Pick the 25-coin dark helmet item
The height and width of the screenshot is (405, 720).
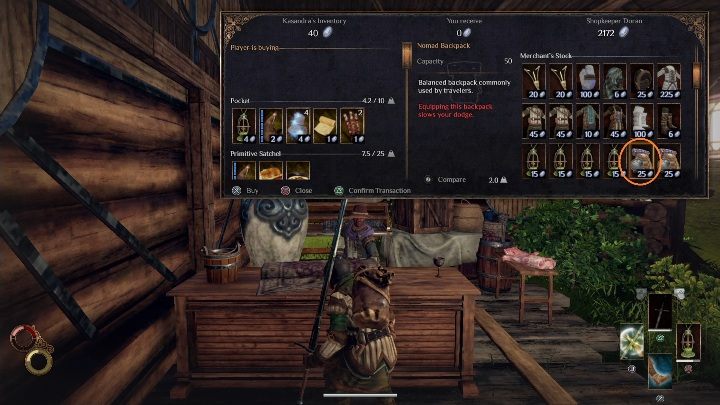(x=641, y=78)
